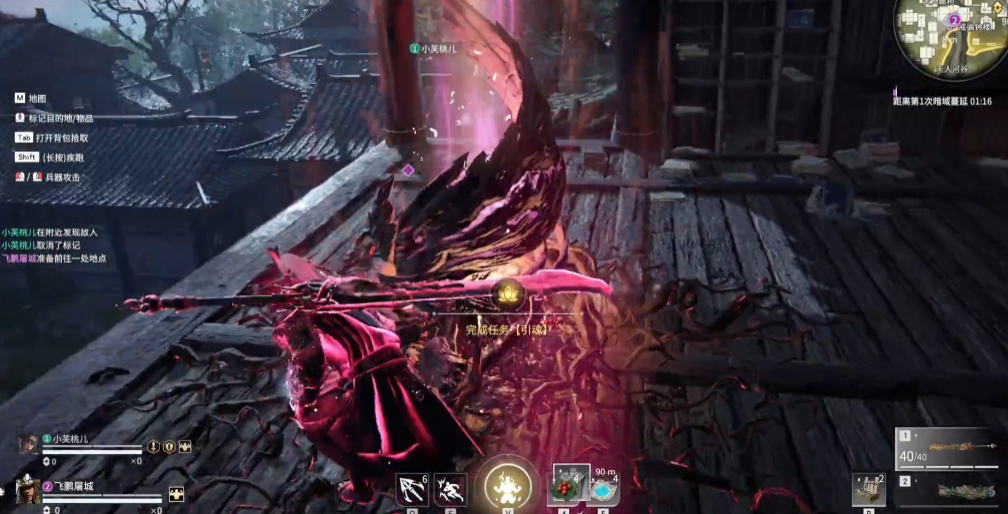Click the purple teammate 2 marker on minimap

point(954,20)
